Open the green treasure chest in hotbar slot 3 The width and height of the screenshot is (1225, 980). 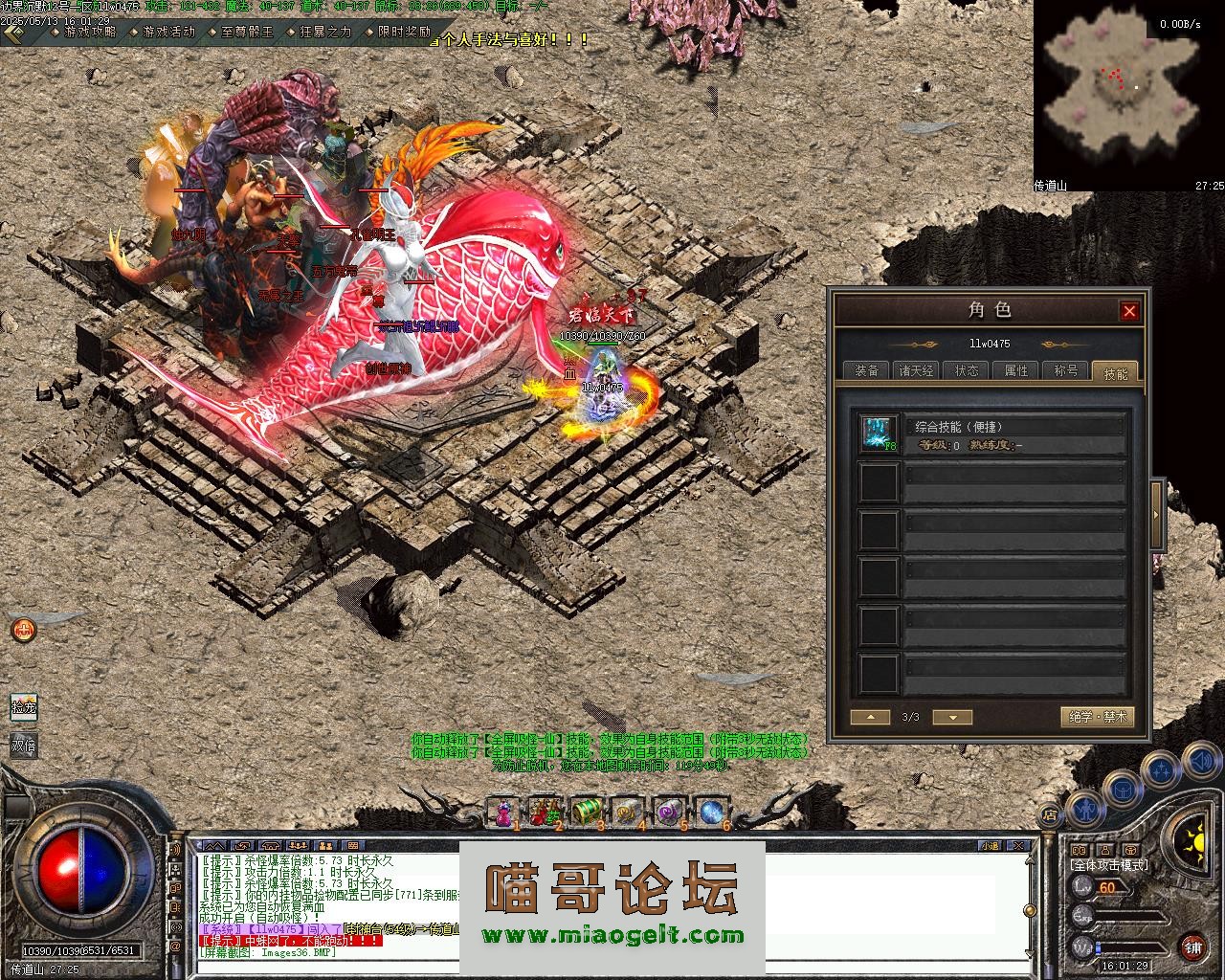click(586, 813)
